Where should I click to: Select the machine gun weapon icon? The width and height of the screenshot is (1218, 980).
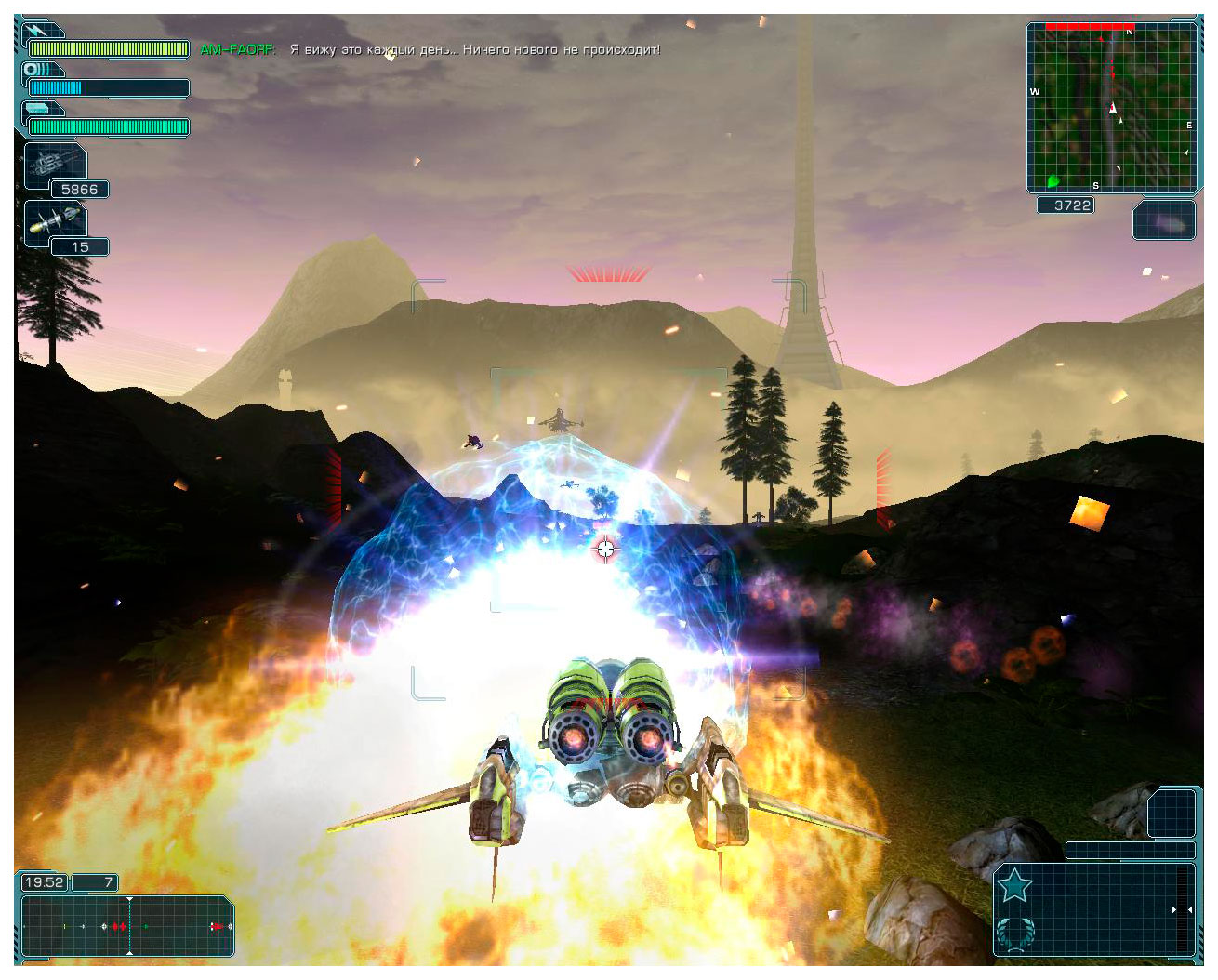(x=55, y=166)
